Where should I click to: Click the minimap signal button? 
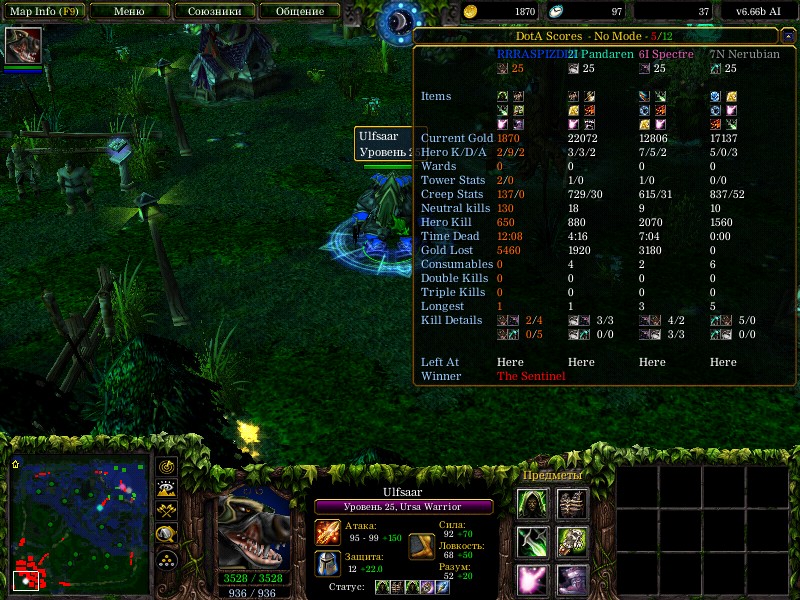coord(167,467)
